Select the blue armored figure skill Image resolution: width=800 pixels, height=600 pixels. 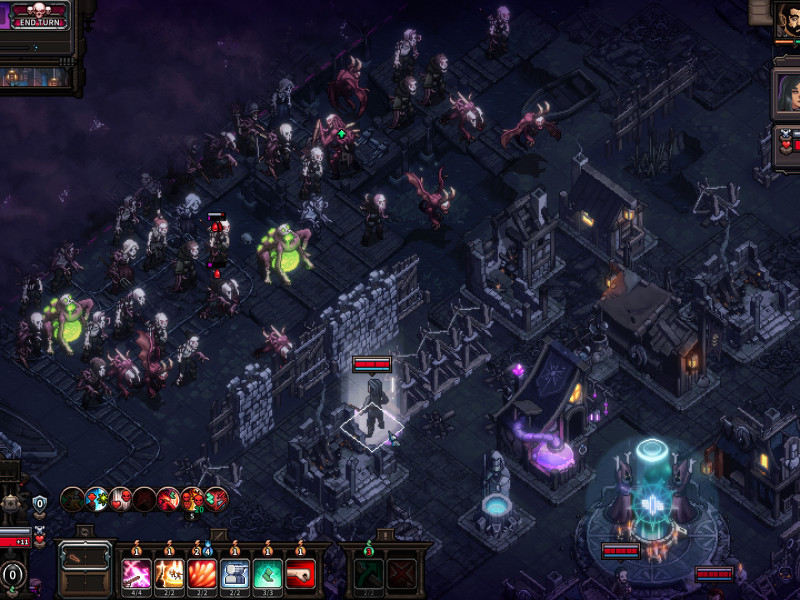(x=235, y=573)
